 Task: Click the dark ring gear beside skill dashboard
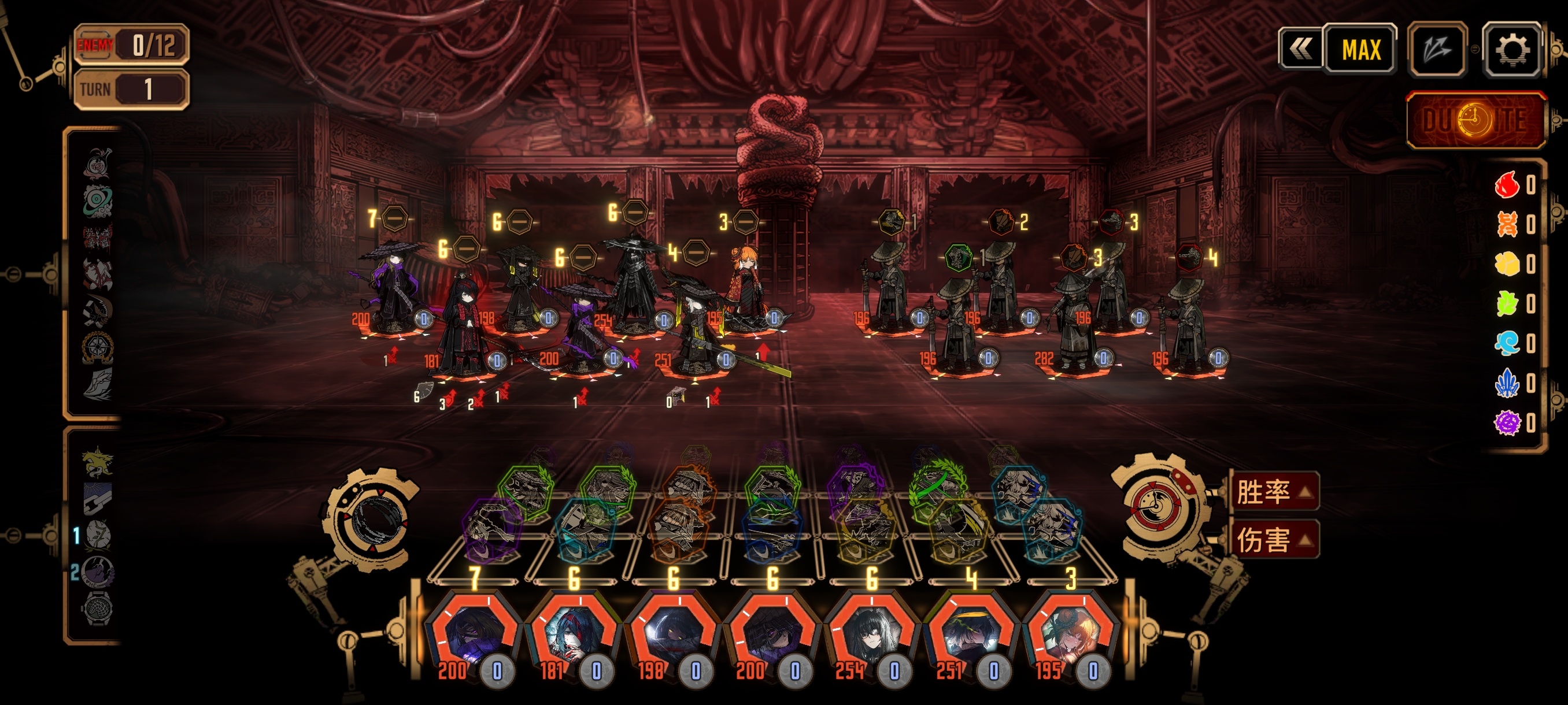click(x=372, y=519)
